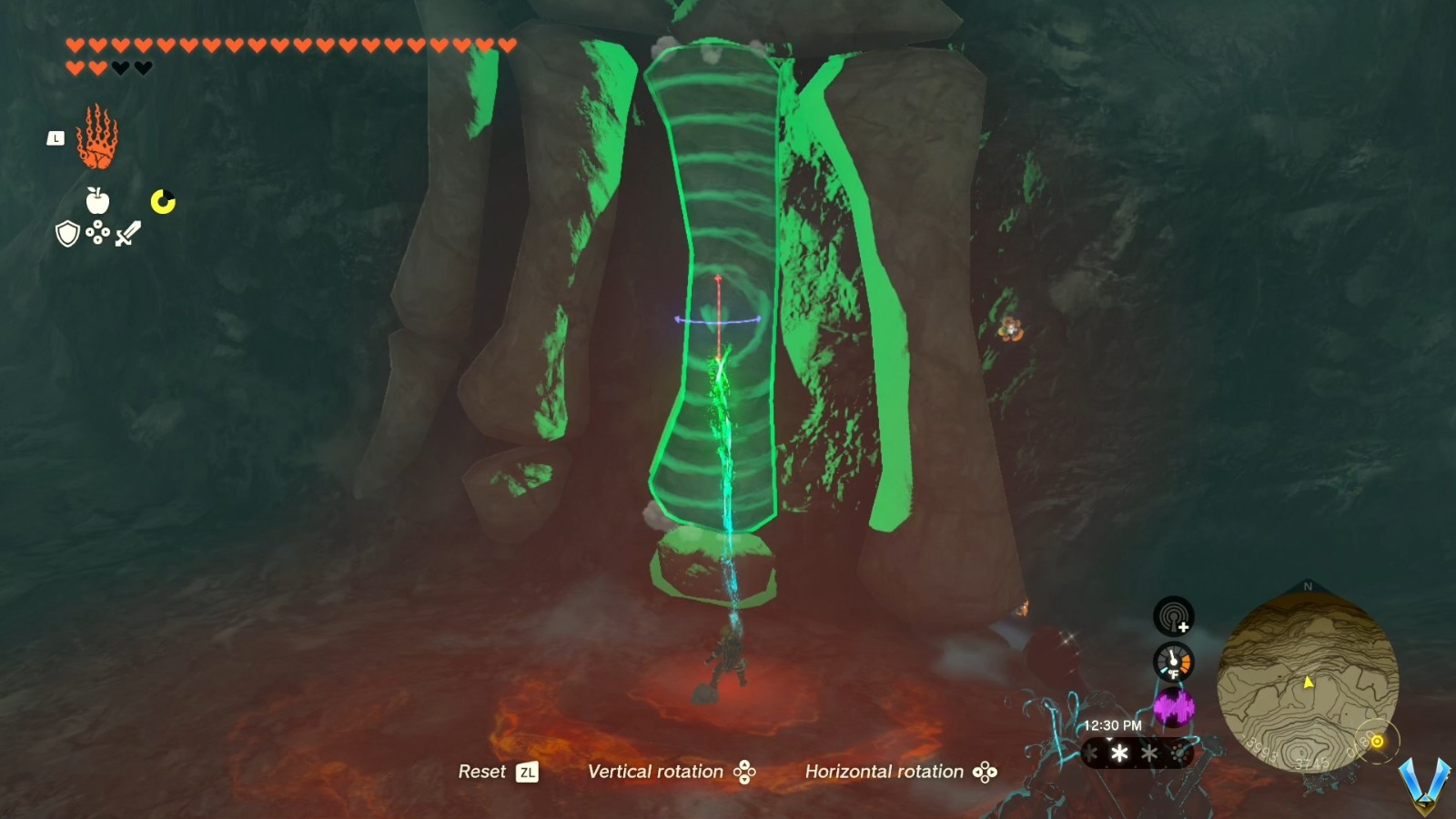Select the purple noise meter icon
The height and width of the screenshot is (819, 1456).
(1178, 705)
